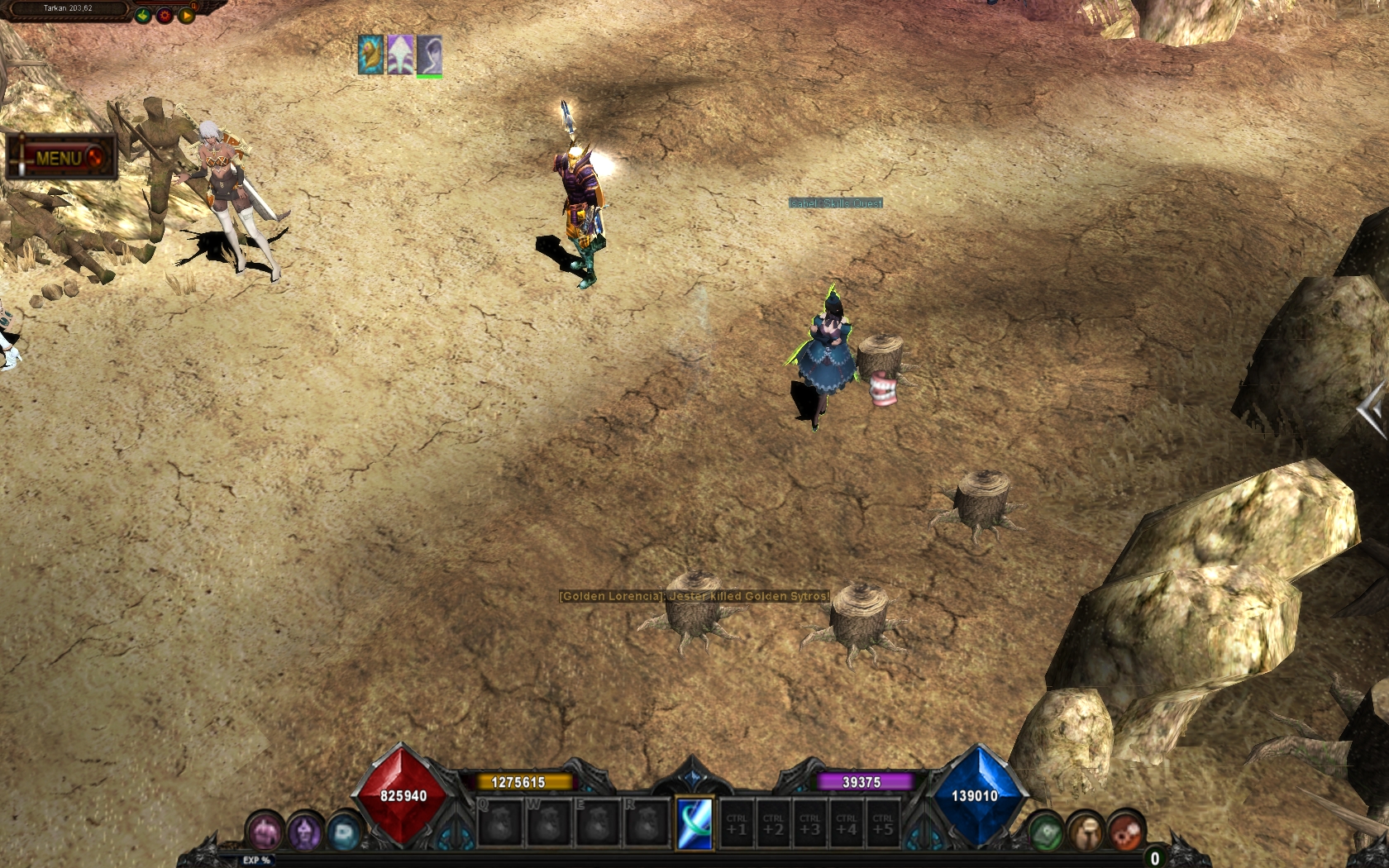Screen dimensions: 1389x868
Task: Open the blue chat bubble icon
Action: (344, 832)
